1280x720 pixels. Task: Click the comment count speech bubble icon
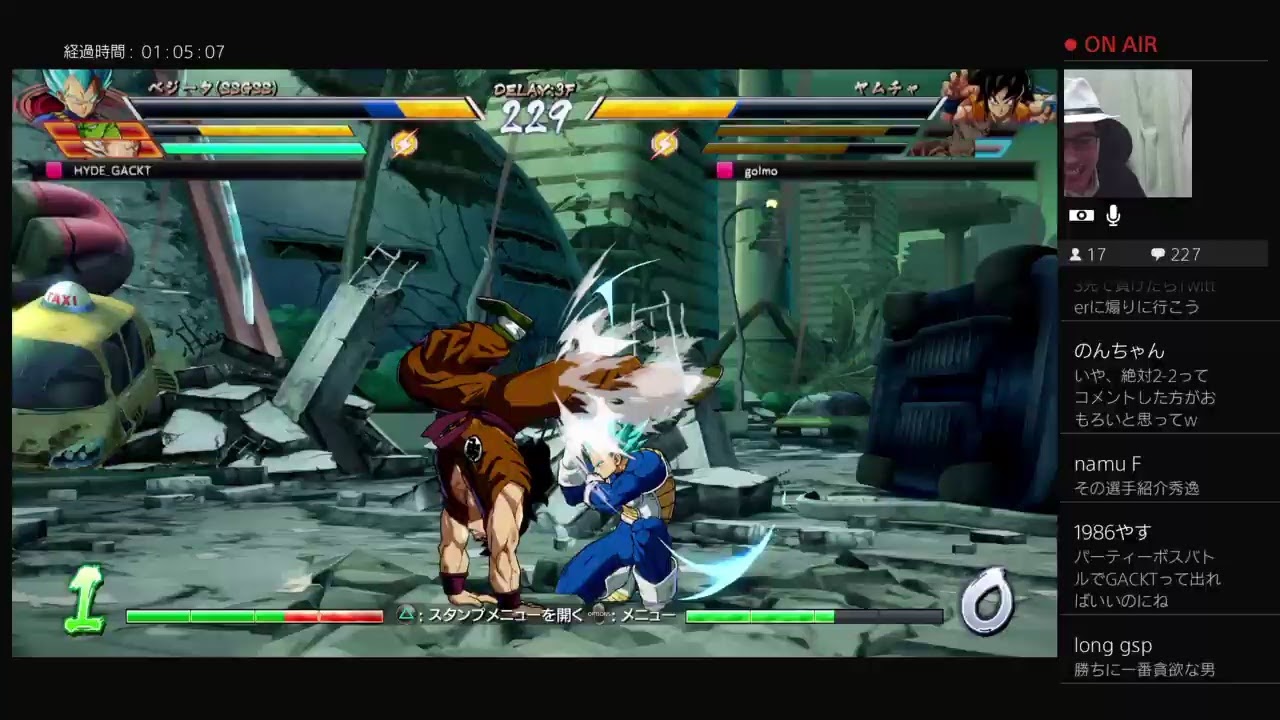[x=1160, y=254]
